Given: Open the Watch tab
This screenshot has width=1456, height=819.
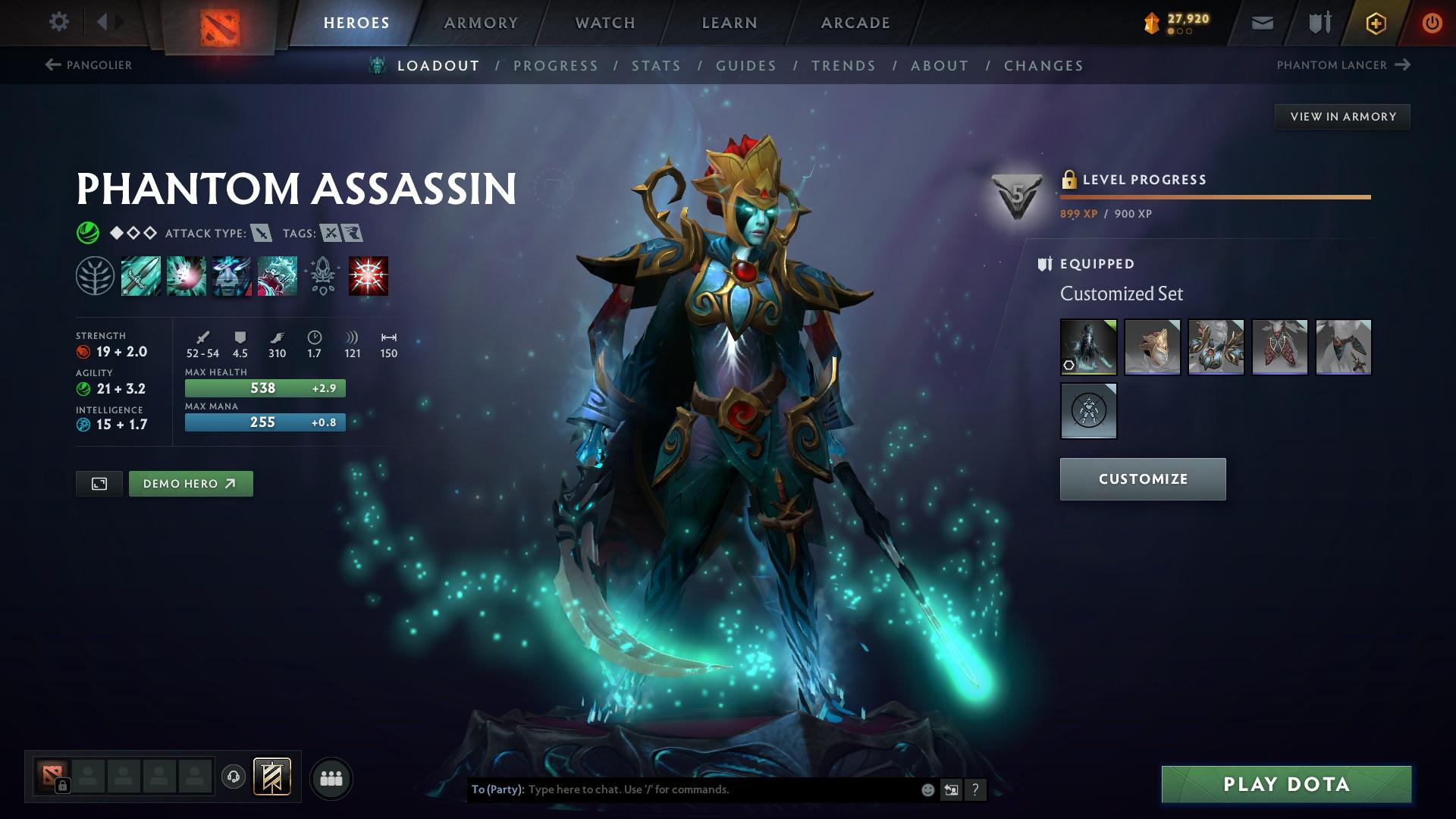Looking at the screenshot, I should pyautogui.click(x=605, y=23).
